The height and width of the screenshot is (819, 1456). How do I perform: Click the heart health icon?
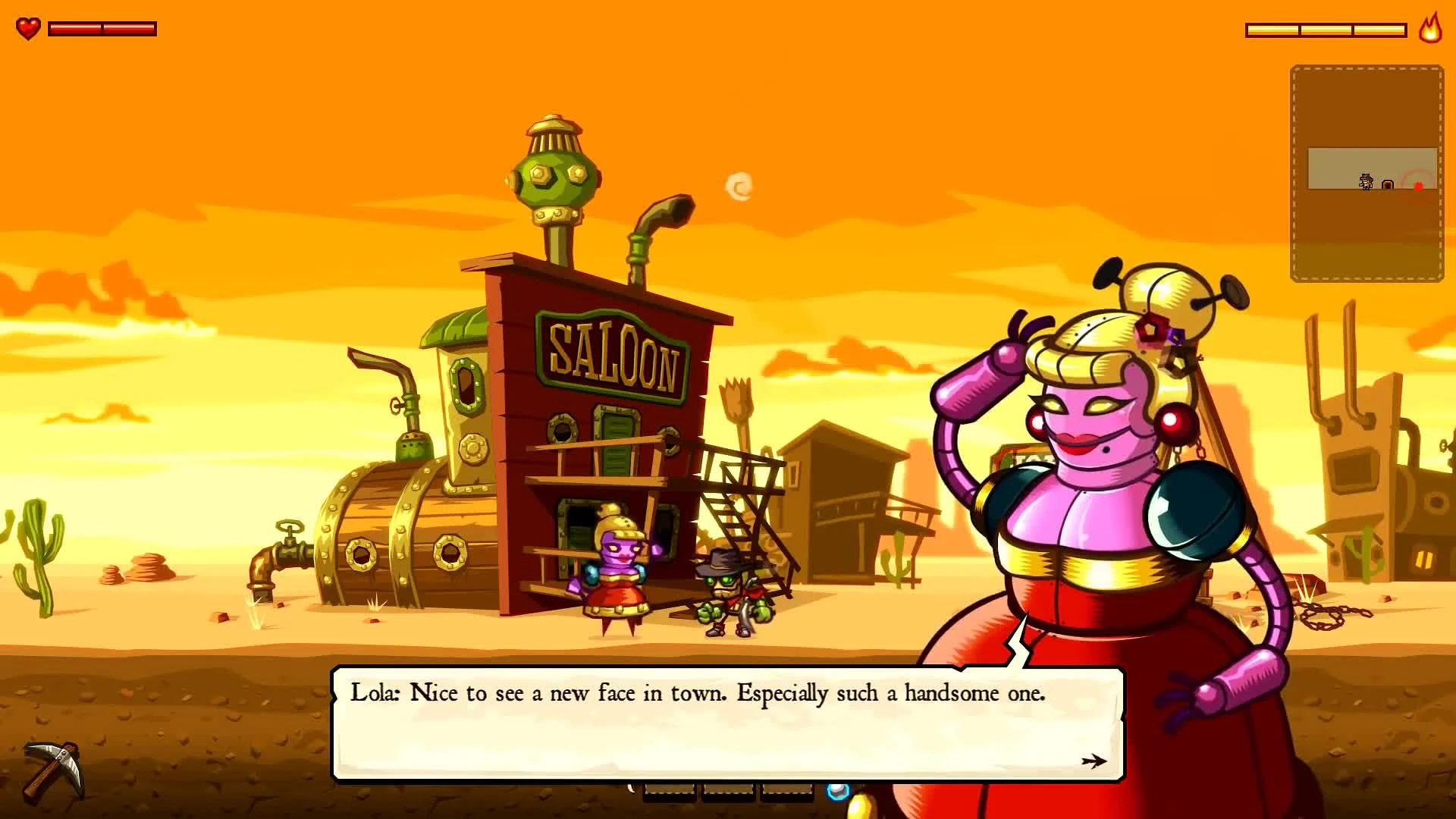[x=28, y=29]
